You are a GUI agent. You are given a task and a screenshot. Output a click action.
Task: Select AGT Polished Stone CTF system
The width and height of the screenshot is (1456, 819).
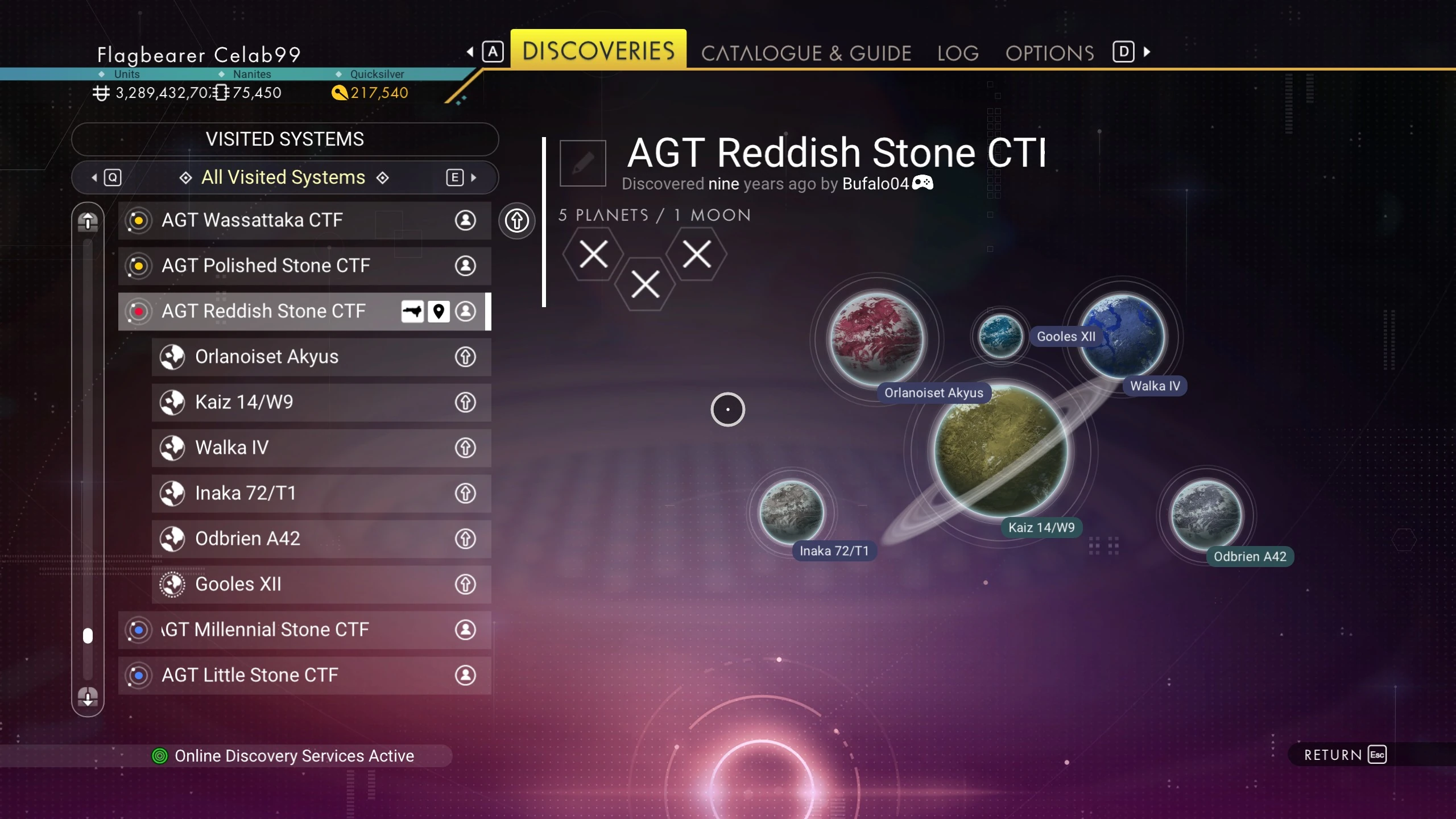click(x=304, y=266)
